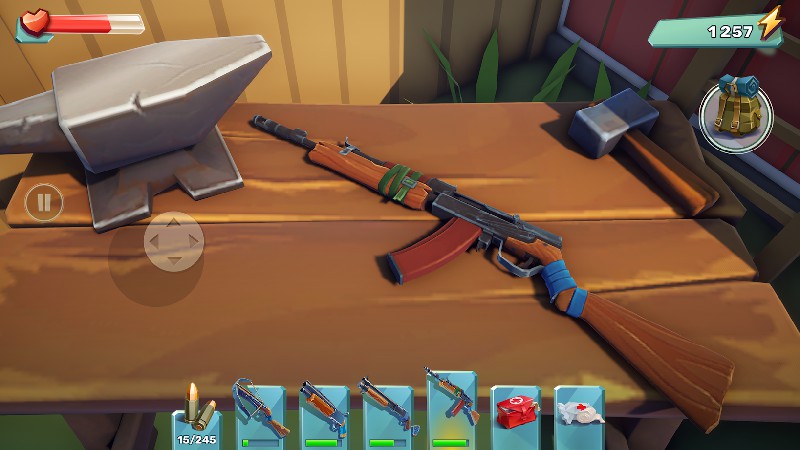Click the directional movement pad
Viewport: 800px width, 450px height.
[x=174, y=242]
